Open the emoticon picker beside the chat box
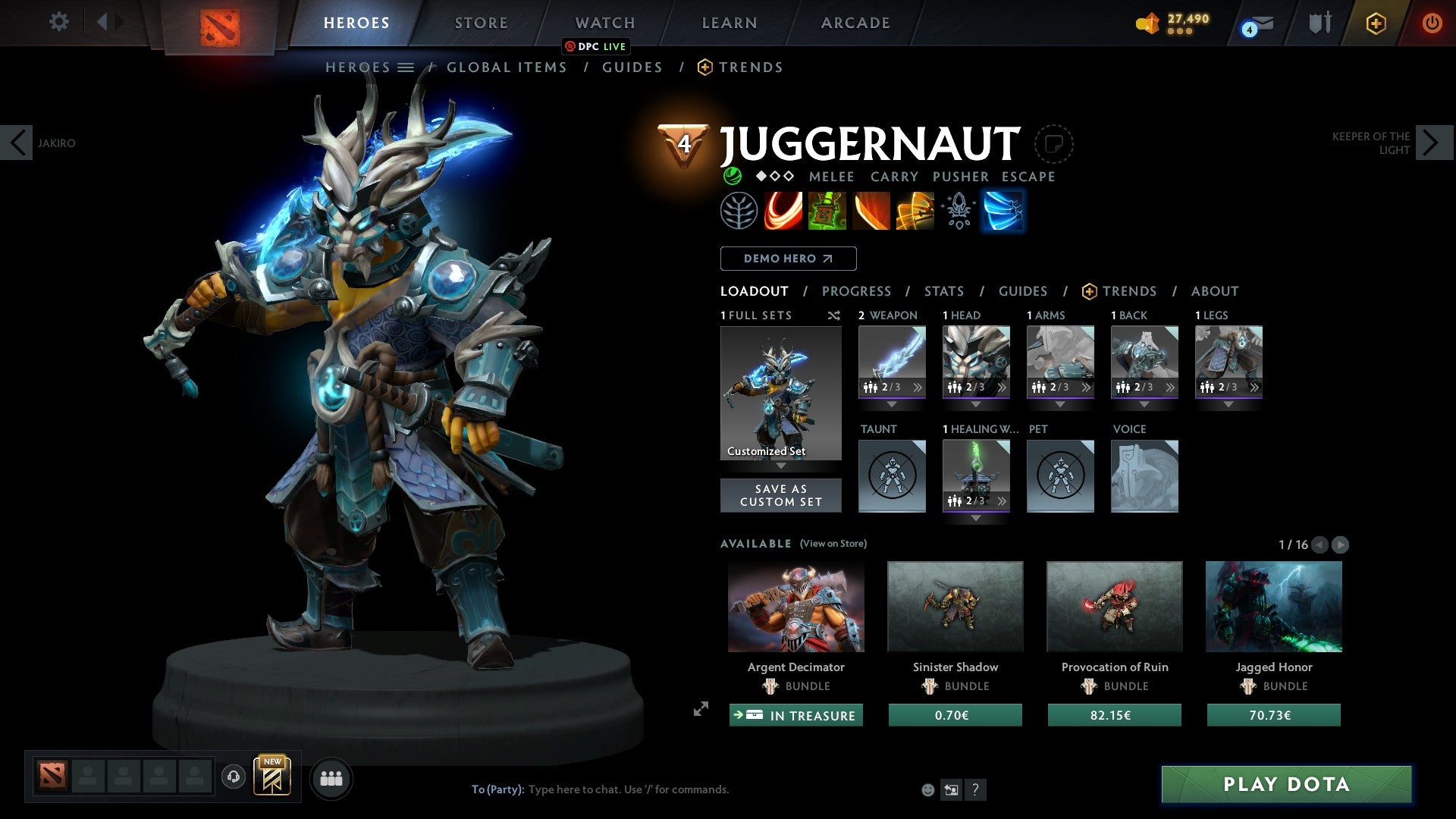The image size is (1456, 819). click(927, 789)
